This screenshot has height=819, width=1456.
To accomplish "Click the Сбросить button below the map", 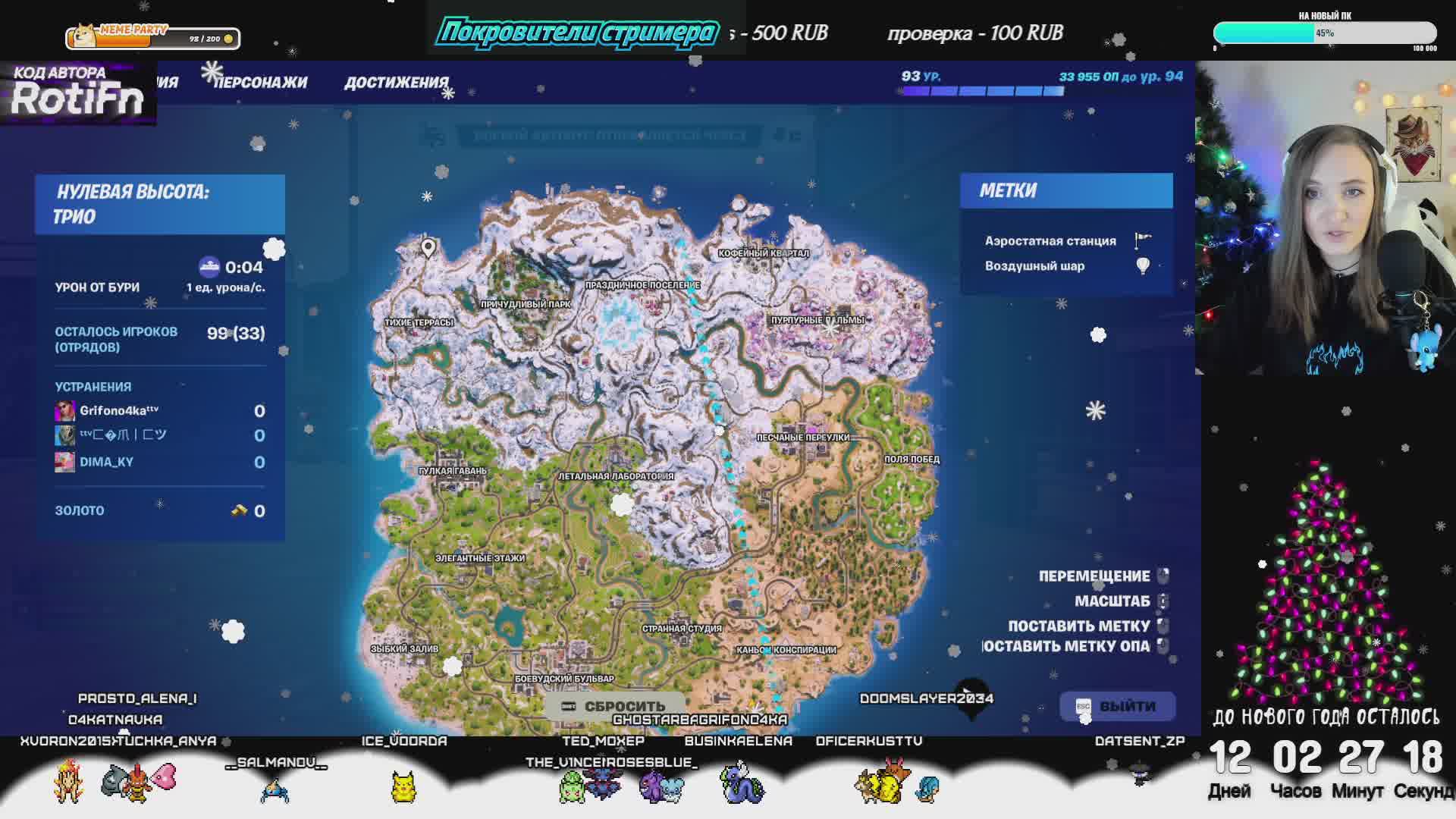I will click(615, 706).
